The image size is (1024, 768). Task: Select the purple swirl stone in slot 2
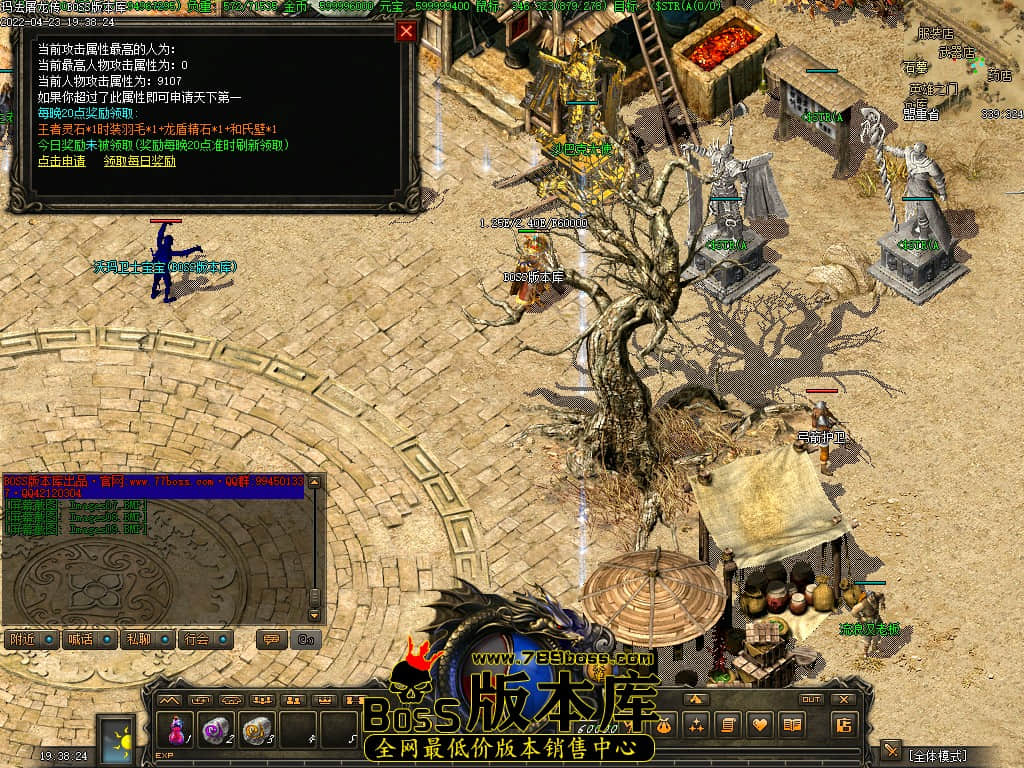[x=217, y=730]
